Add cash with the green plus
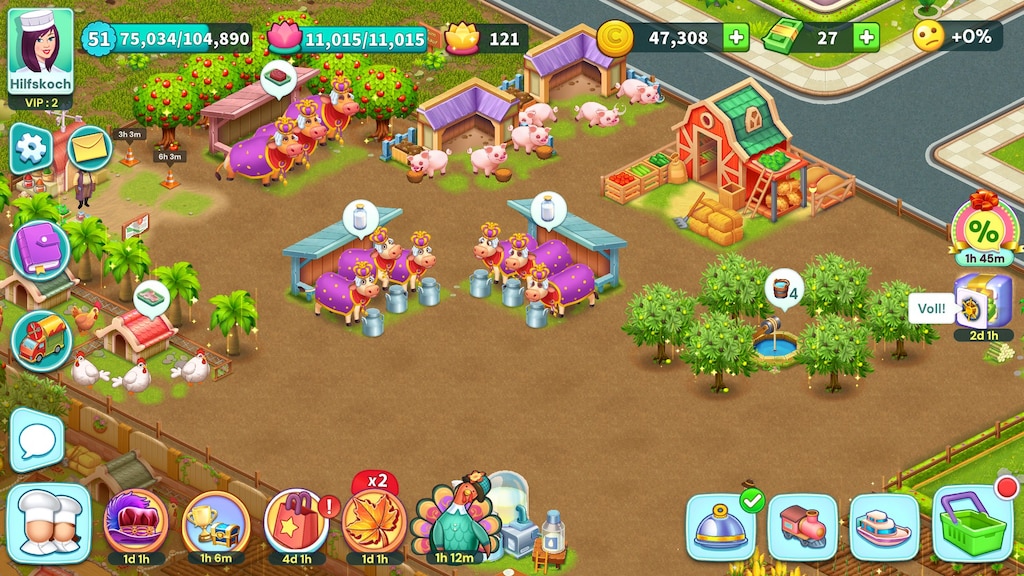1024x576 pixels. tap(866, 38)
